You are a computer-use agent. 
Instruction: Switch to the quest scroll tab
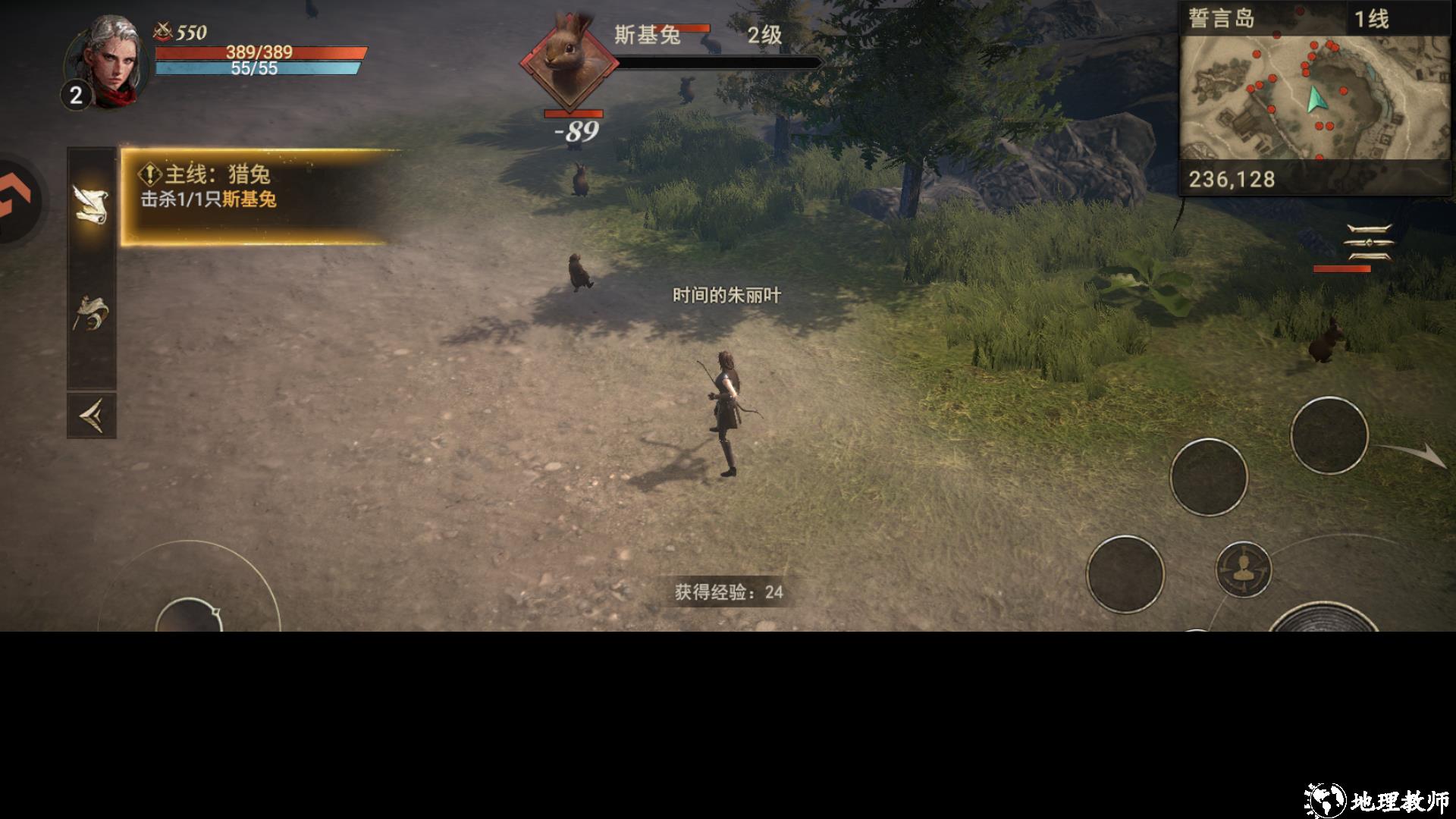pyautogui.click(x=91, y=205)
